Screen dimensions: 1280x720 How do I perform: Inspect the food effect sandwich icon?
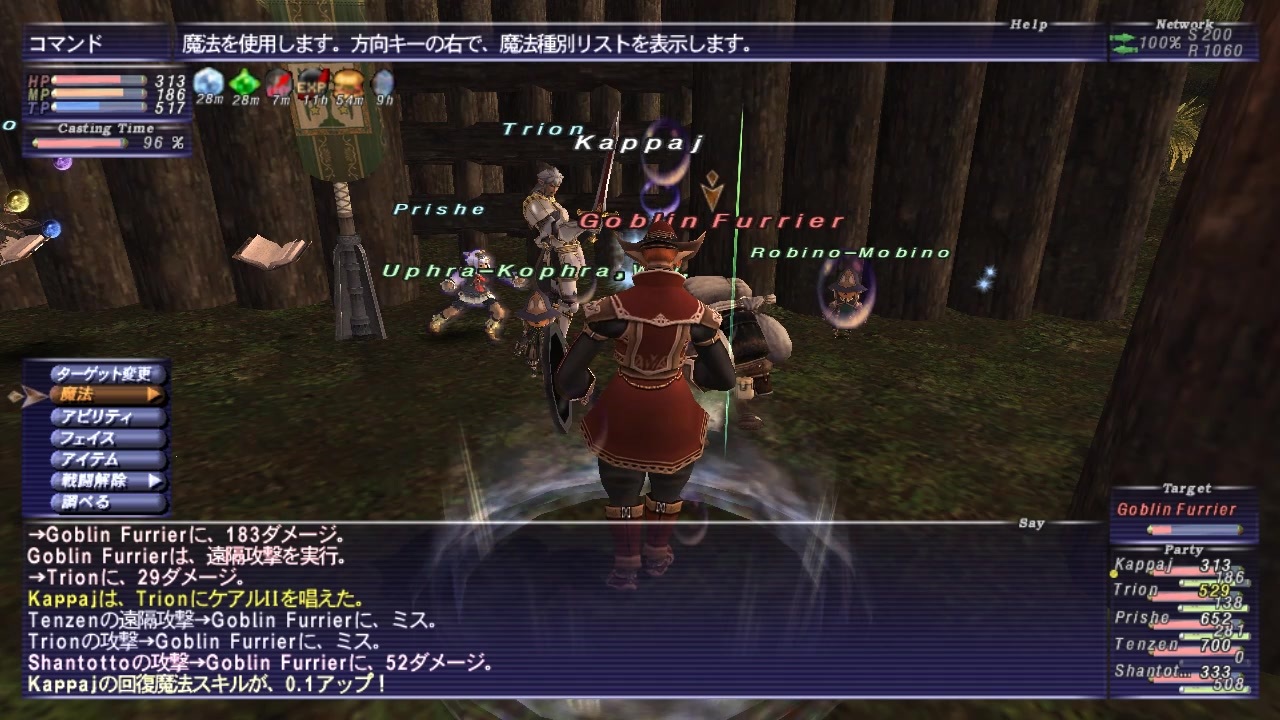click(x=347, y=80)
